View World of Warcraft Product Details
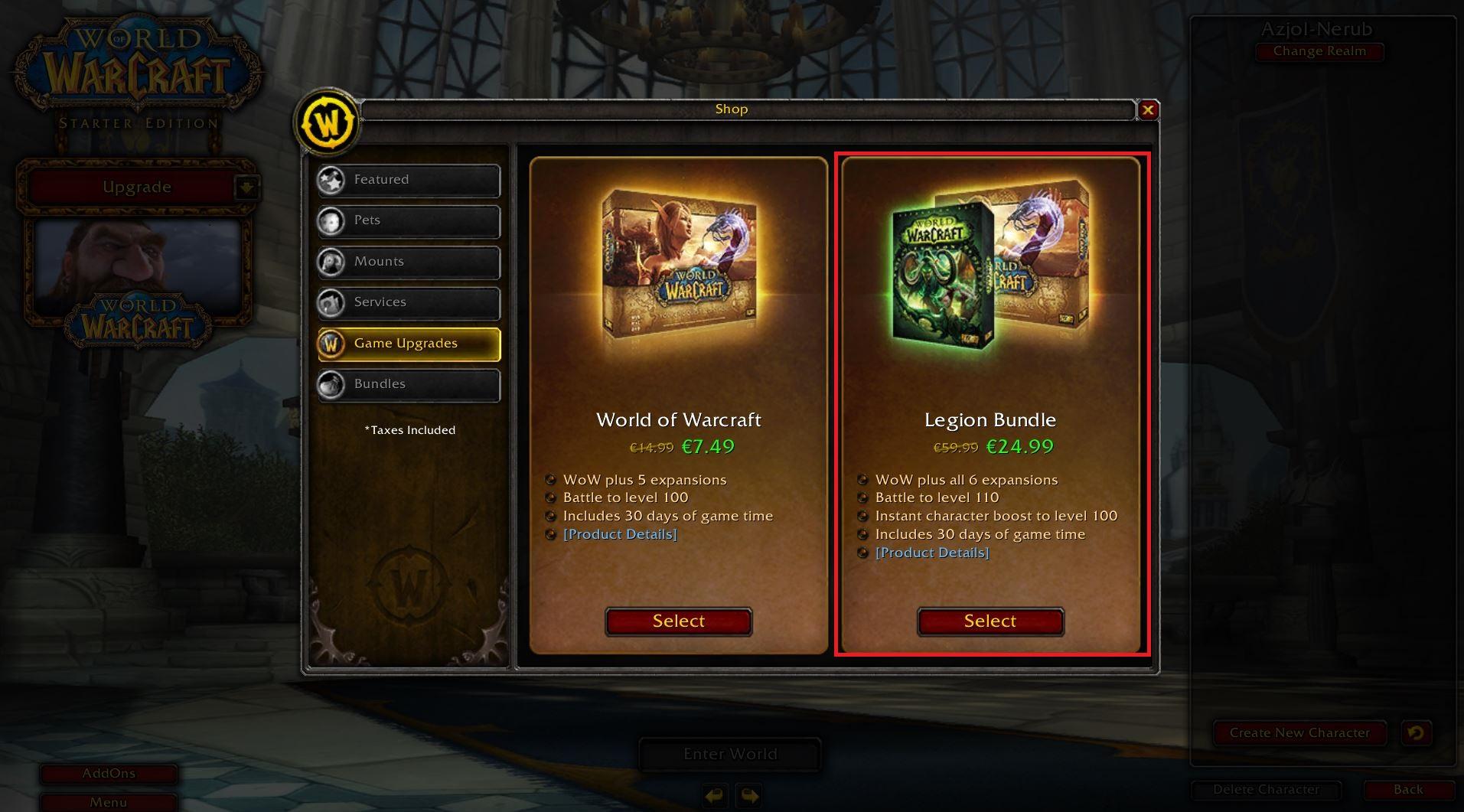Image resolution: width=1464 pixels, height=812 pixels. (x=620, y=534)
